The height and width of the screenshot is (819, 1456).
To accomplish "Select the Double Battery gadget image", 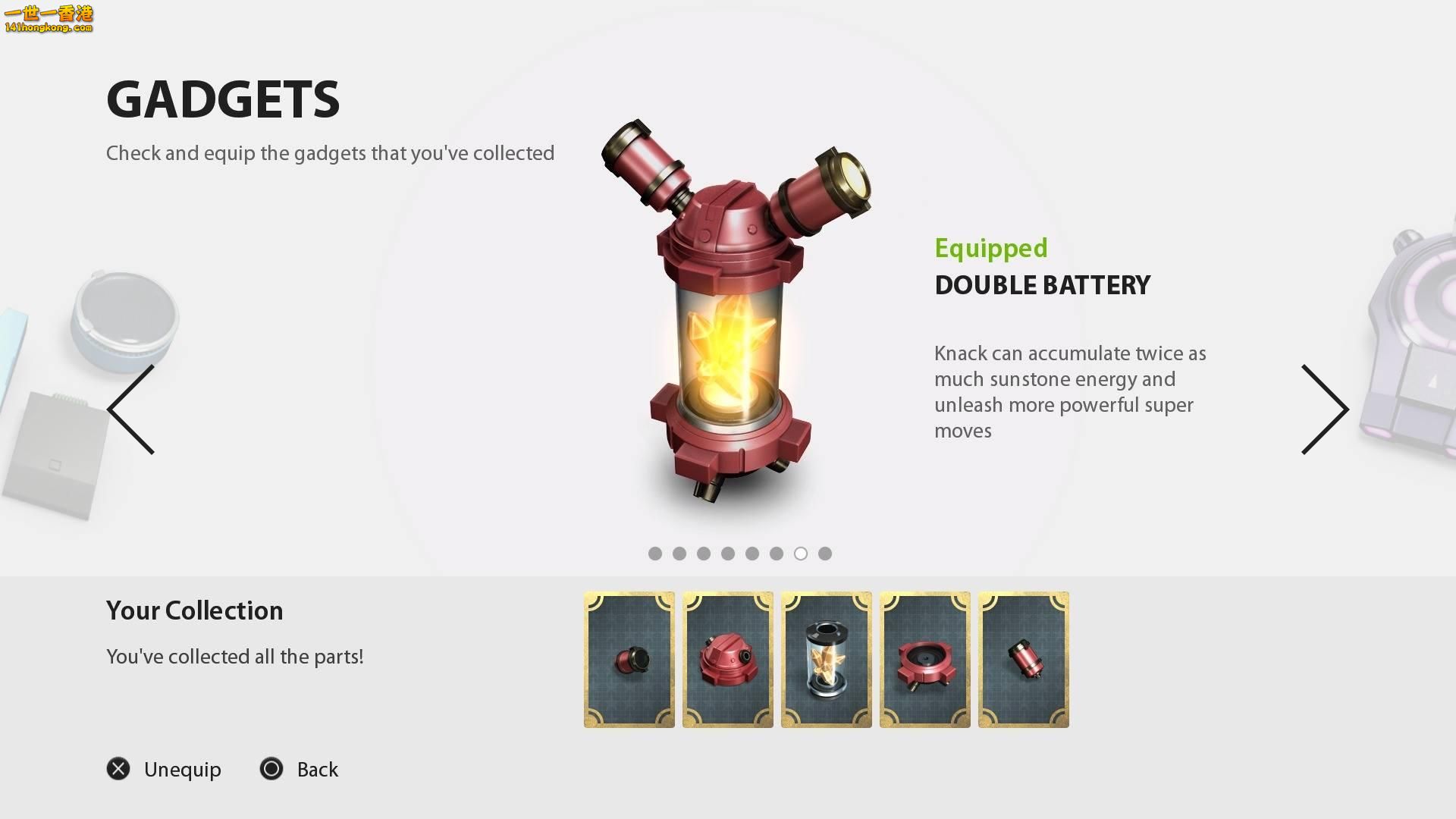I will point(734,311).
